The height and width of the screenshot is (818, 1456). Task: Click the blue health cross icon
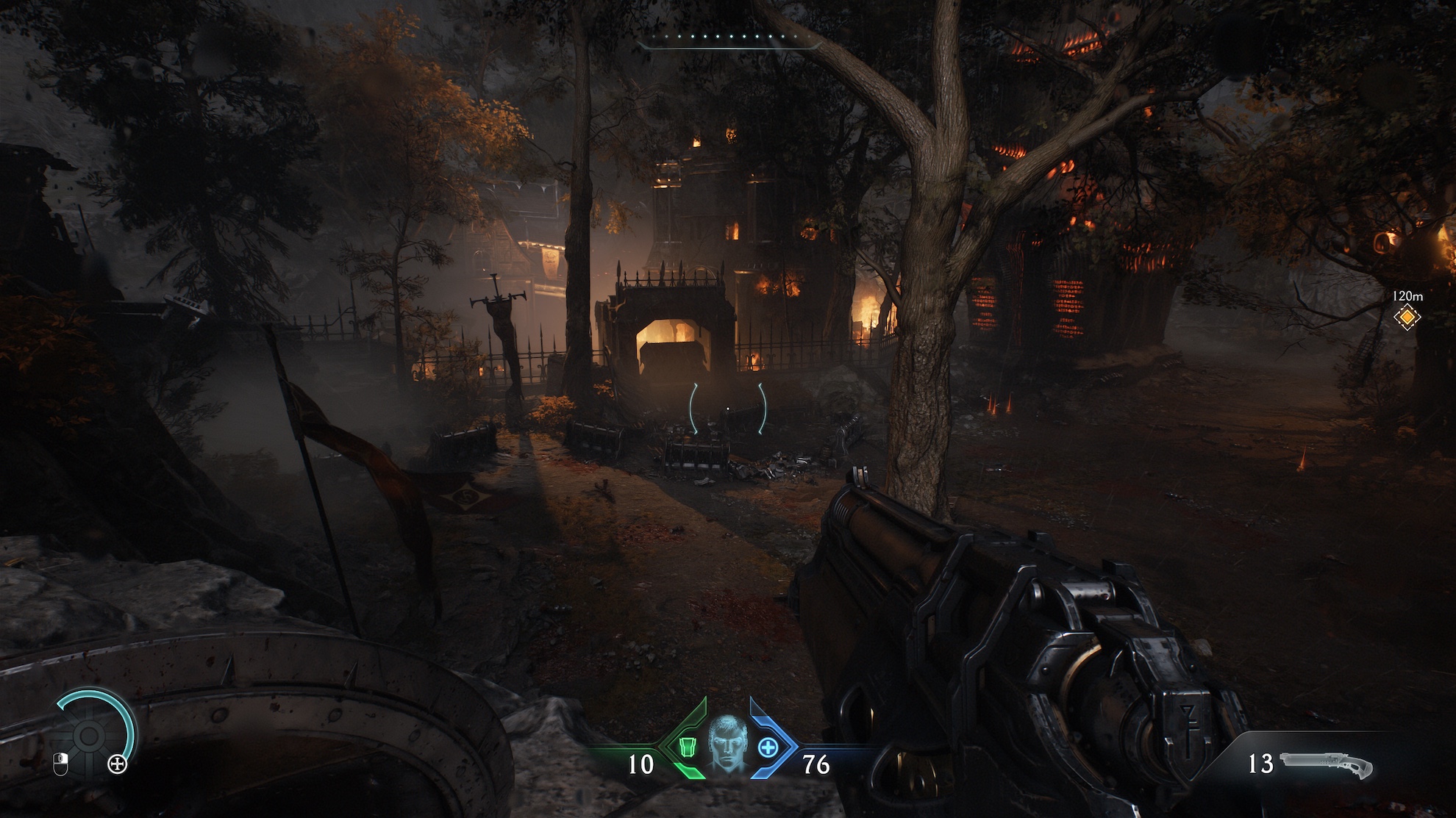[768, 747]
